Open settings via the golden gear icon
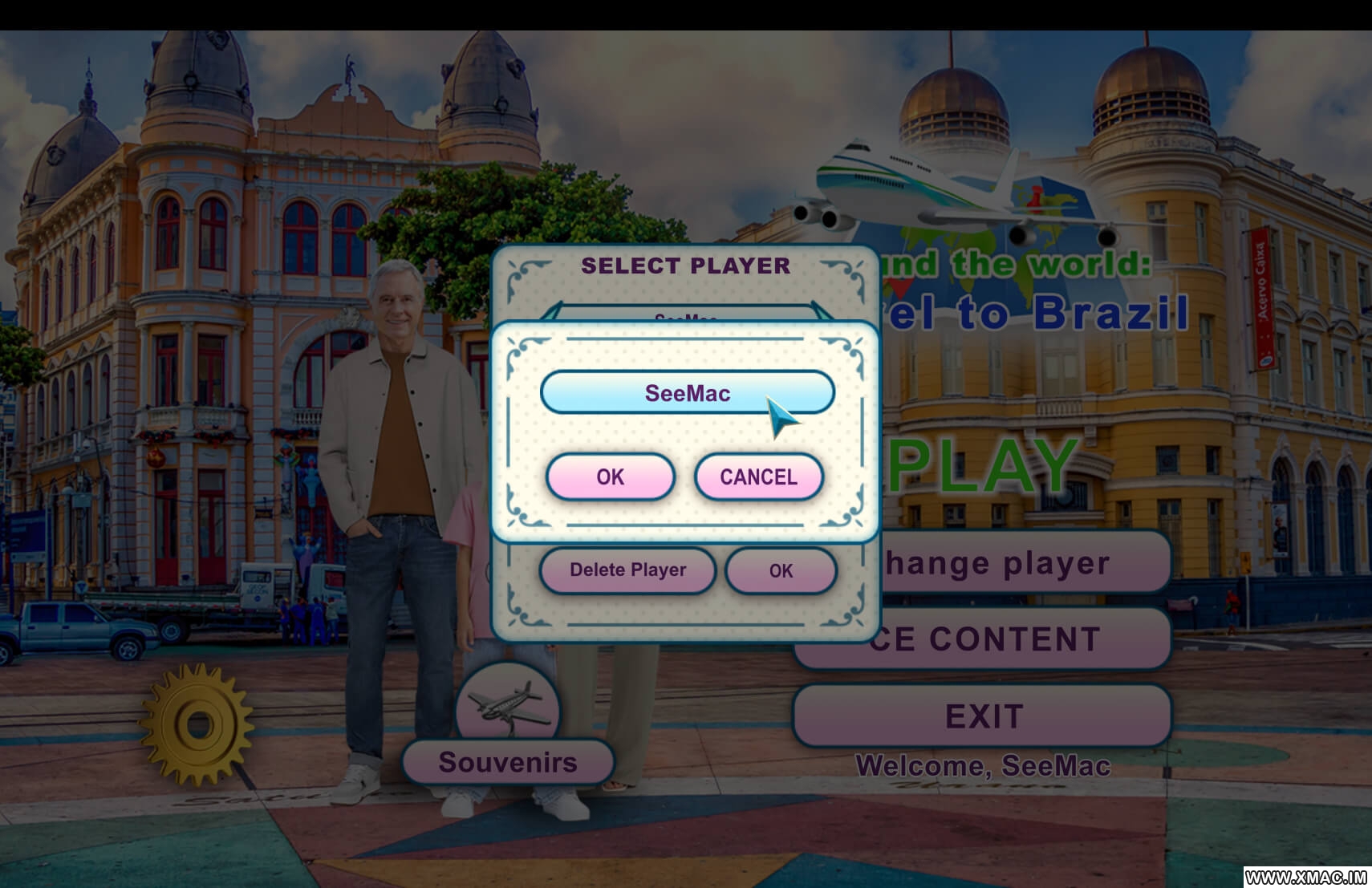 point(197,724)
